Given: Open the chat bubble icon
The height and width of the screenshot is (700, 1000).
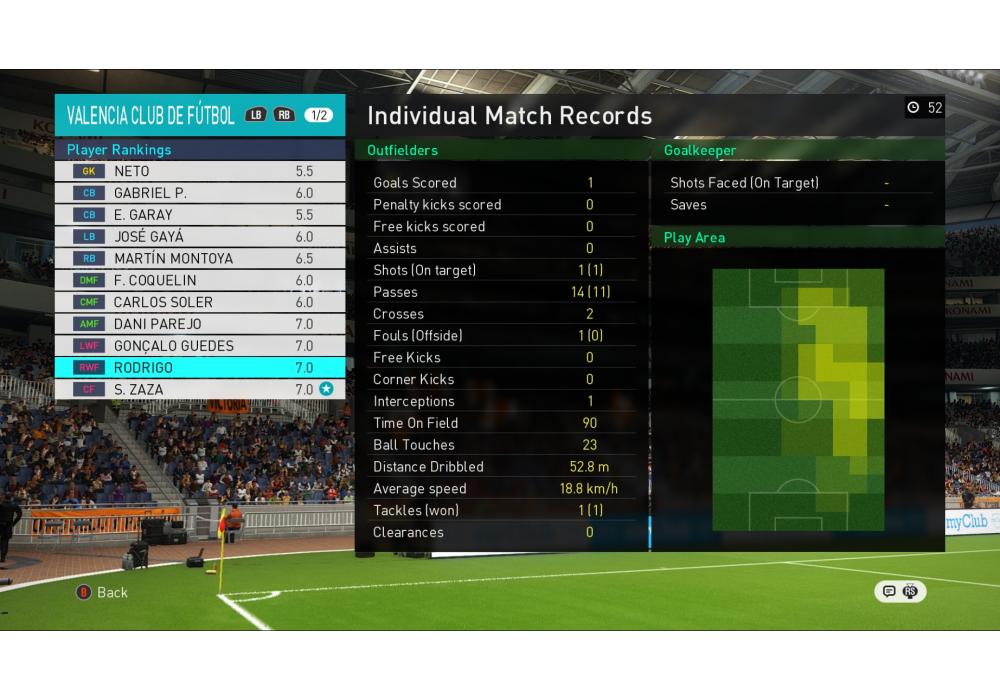Looking at the screenshot, I should coord(888,592).
